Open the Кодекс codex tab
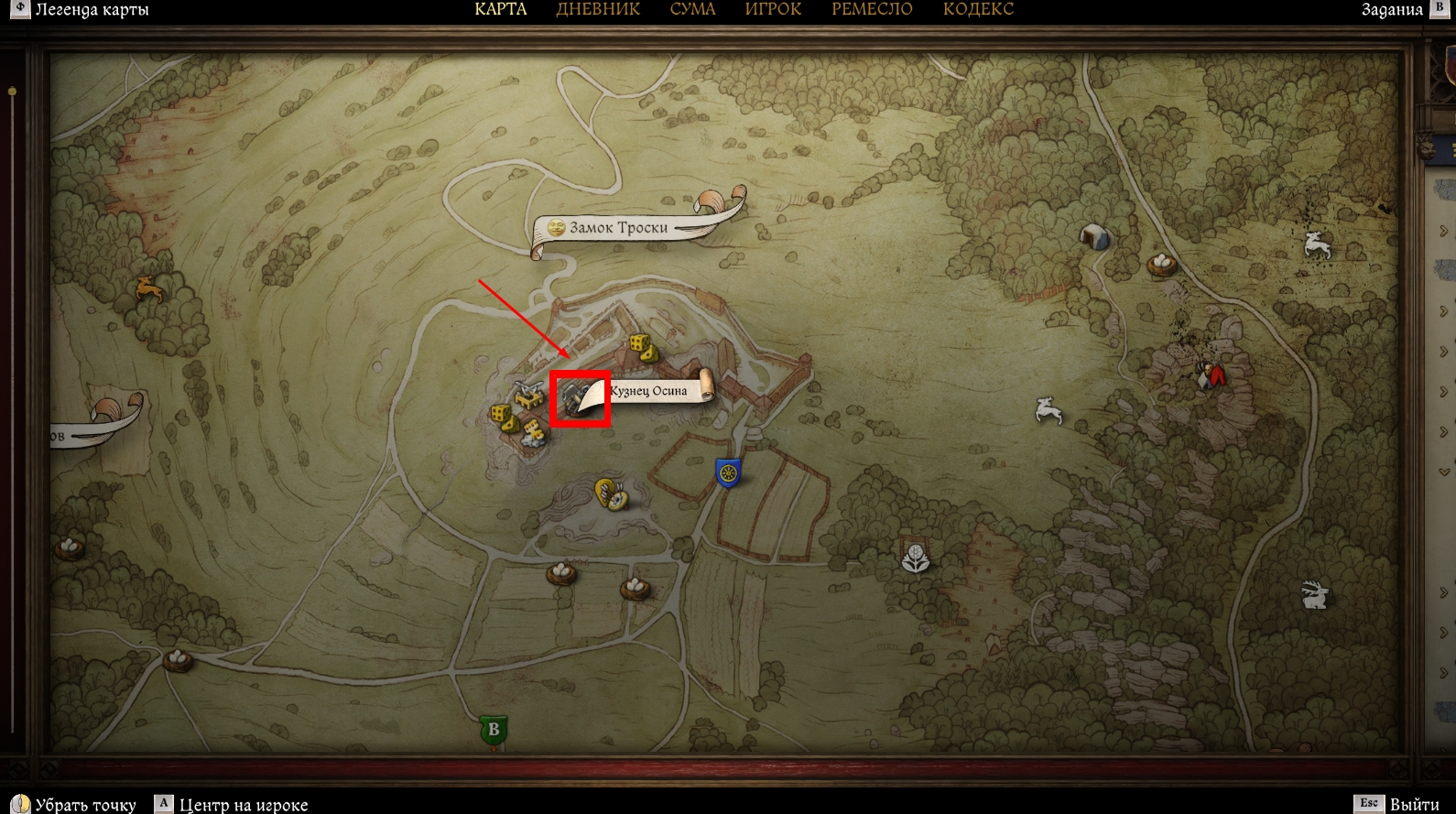The height and width of the screenshot is (814, 1456). click(978, 10)
